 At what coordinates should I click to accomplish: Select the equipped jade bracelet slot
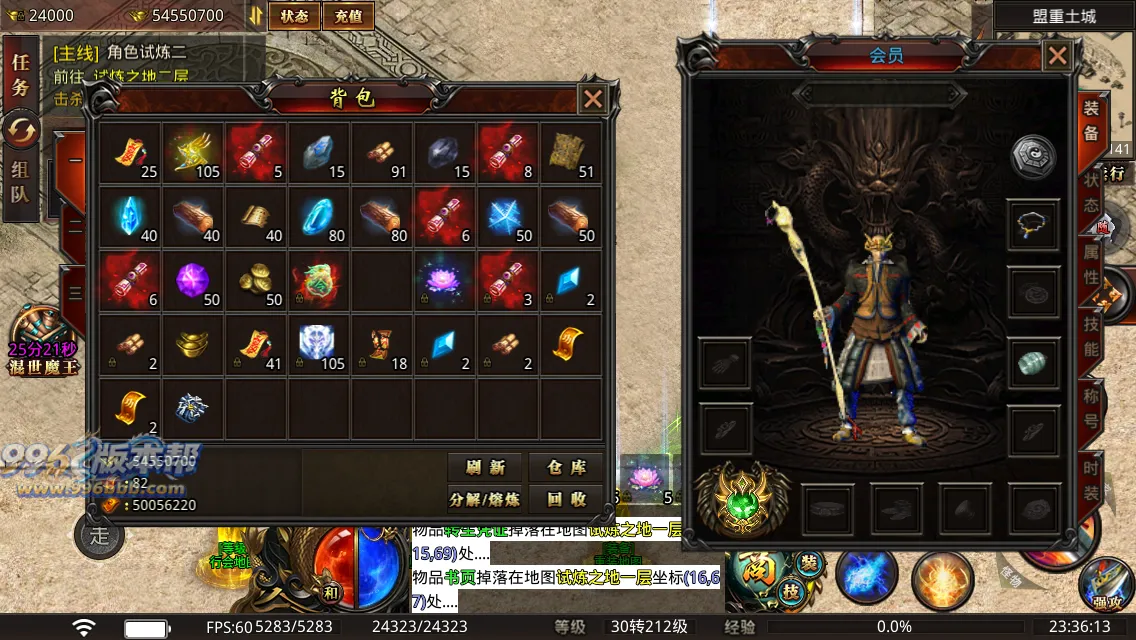pos(1032,362)
